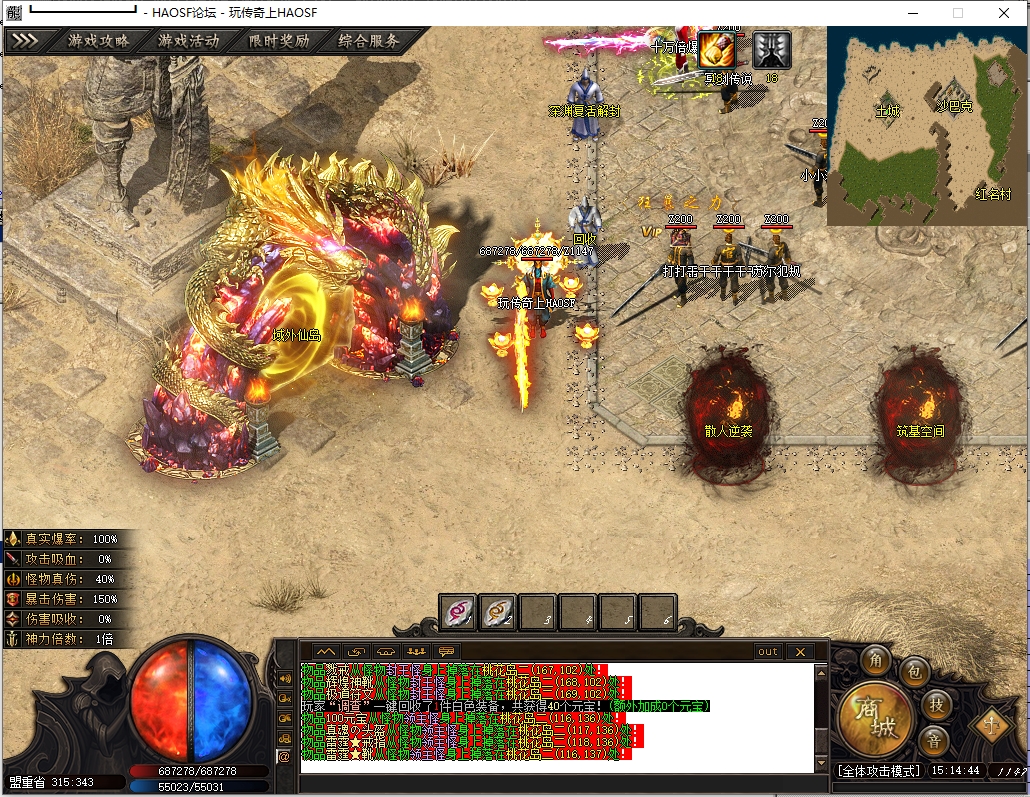Image resolution: width=1030 pixels, height=797 pixels.
Task: Toggle the sound (音) button
Action: (x=933, y=741)
